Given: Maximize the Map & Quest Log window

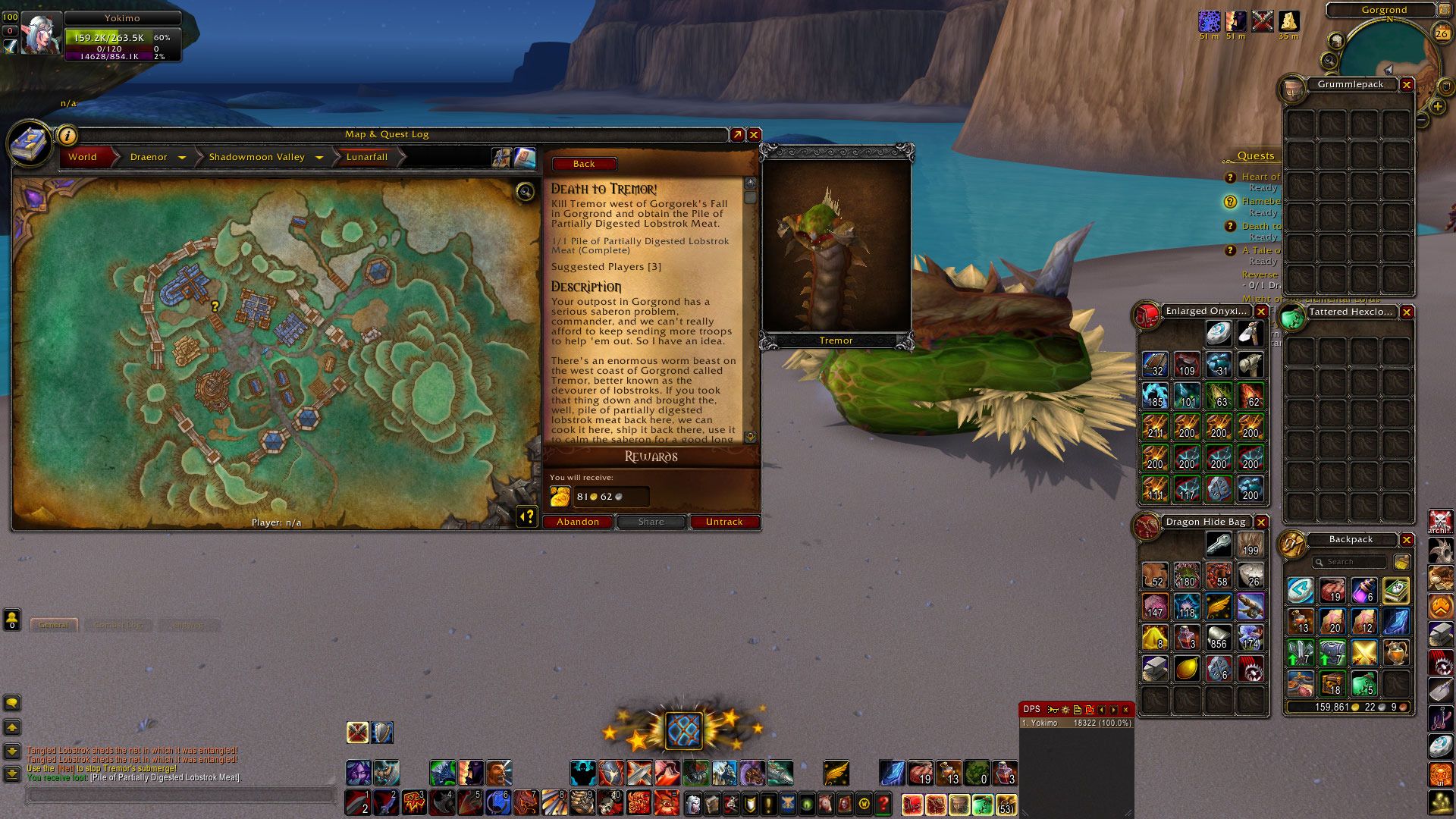Looking at the screenshot, I should (737, 134).
